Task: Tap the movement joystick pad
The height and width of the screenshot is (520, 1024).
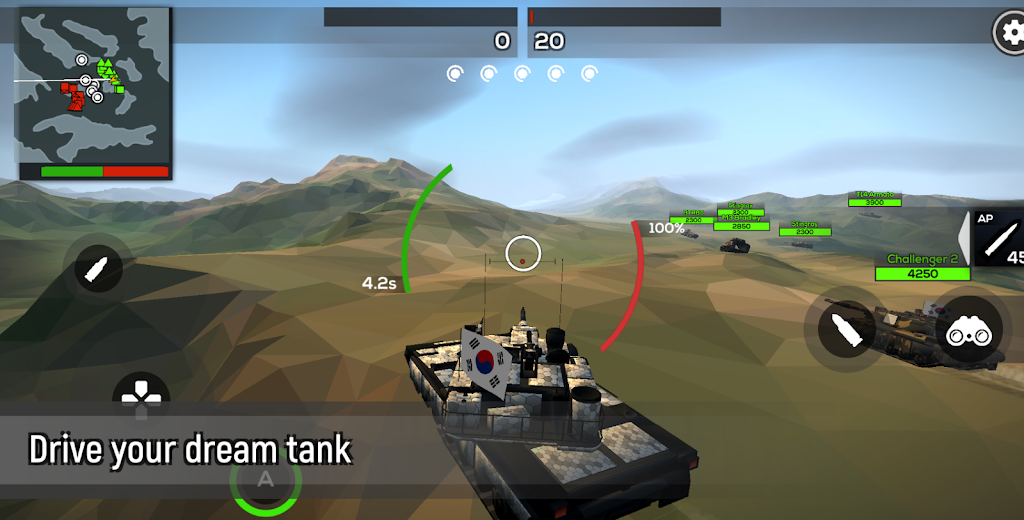Action: [142, 397]
